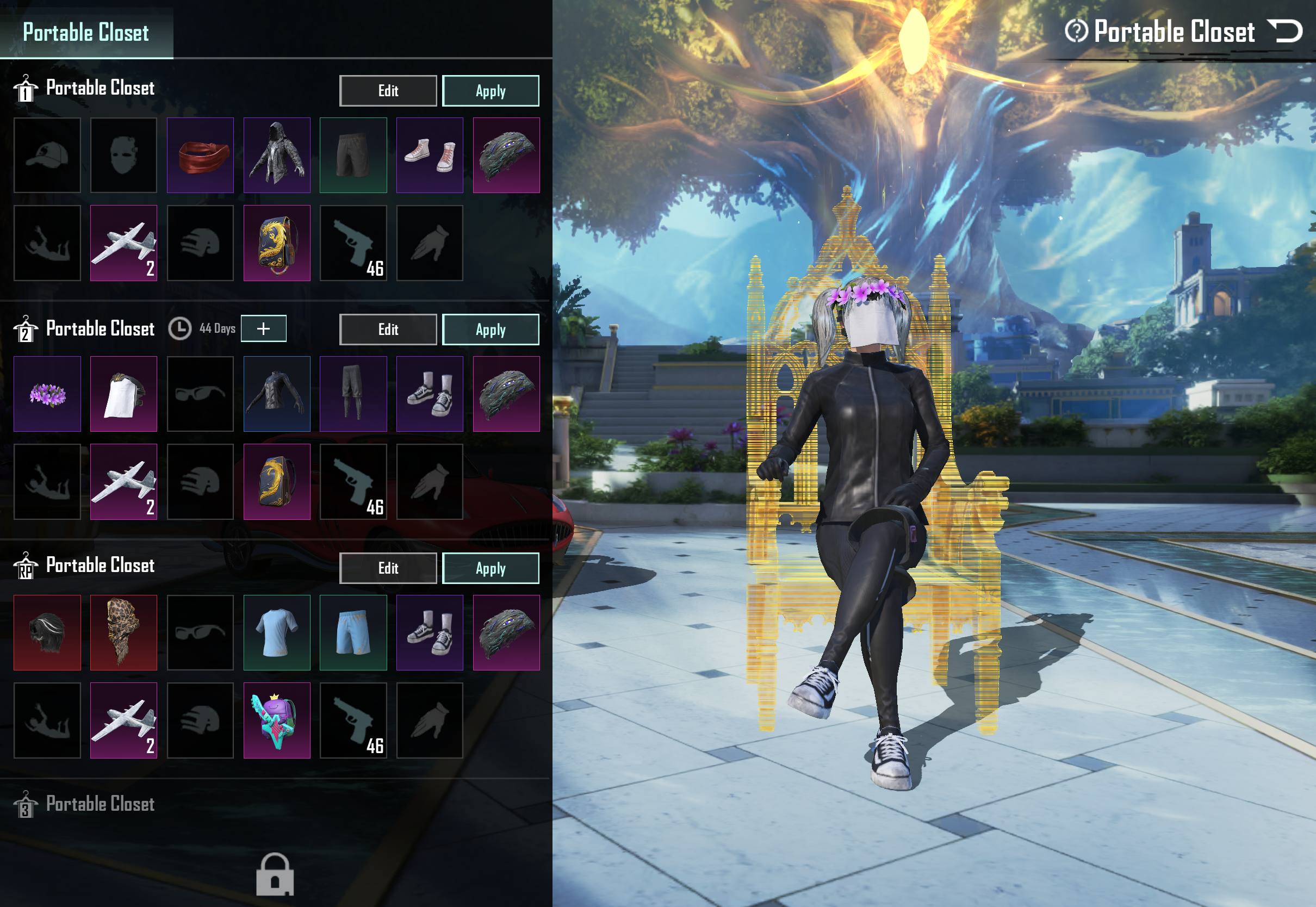1316x907 pixels.
Task: Select the red headband slot
Action: pos(201,155)
